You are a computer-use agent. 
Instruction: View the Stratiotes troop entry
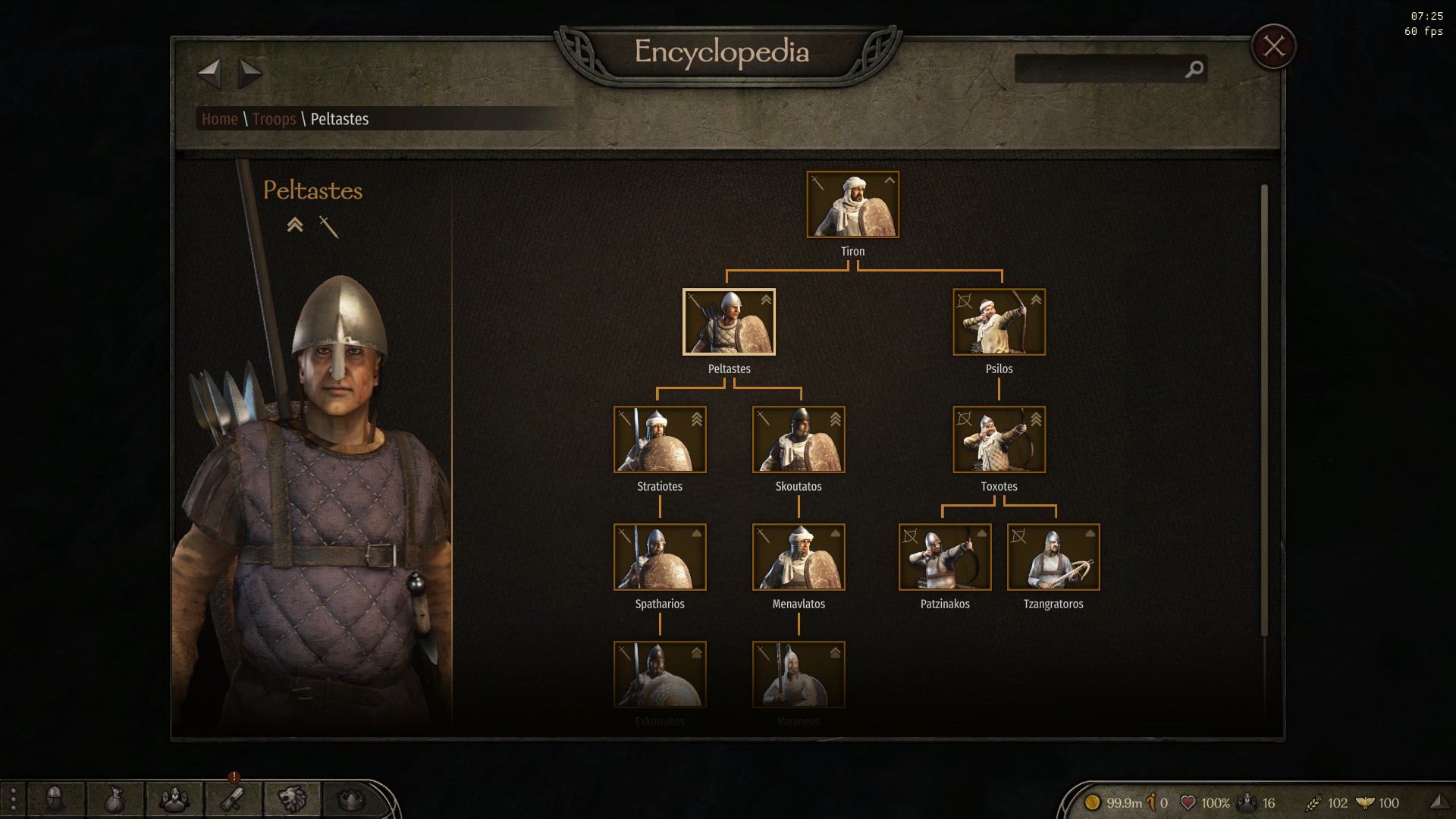tap(660, 440)
